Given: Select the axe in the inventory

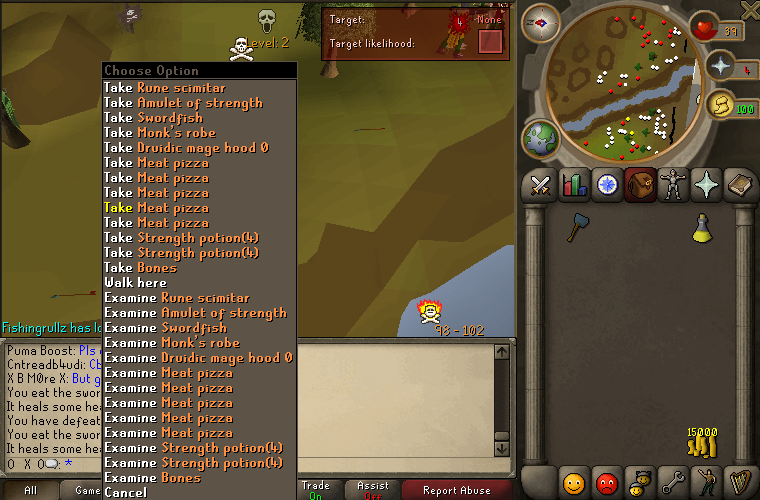Looking at the screenshot, I should (576, 227).
